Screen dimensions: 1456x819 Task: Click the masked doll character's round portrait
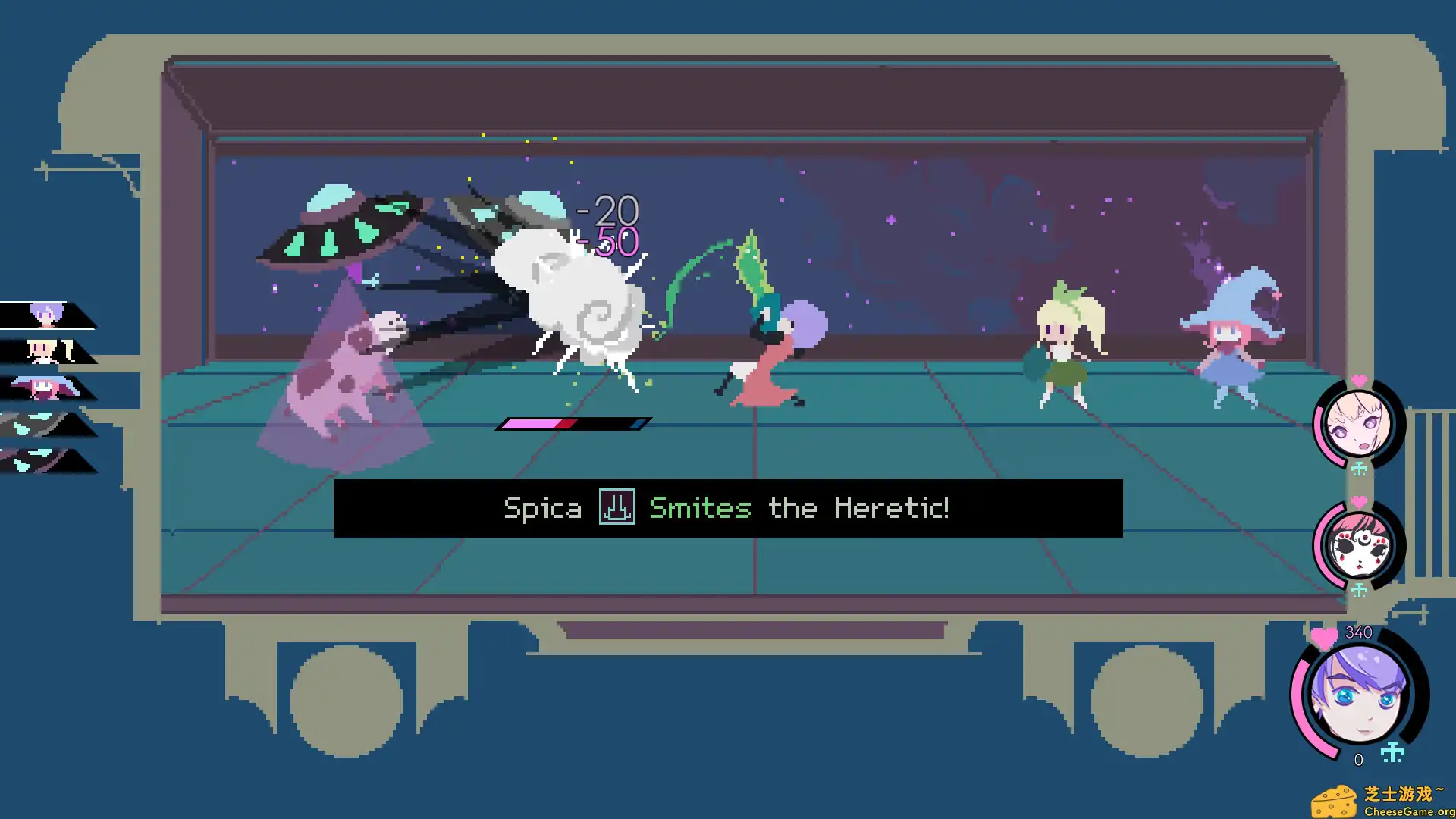click(1360, 546)
